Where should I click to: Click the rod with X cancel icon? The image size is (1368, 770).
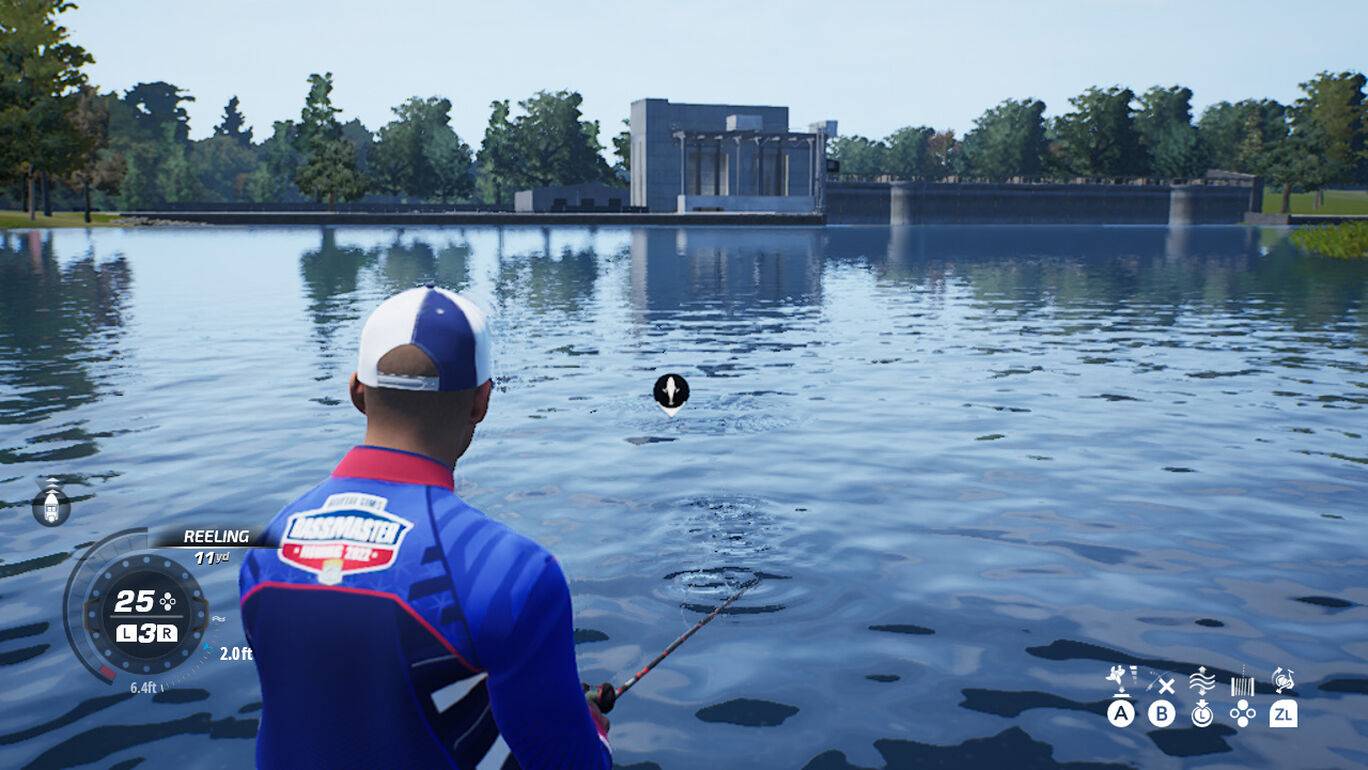(1161, 683)
